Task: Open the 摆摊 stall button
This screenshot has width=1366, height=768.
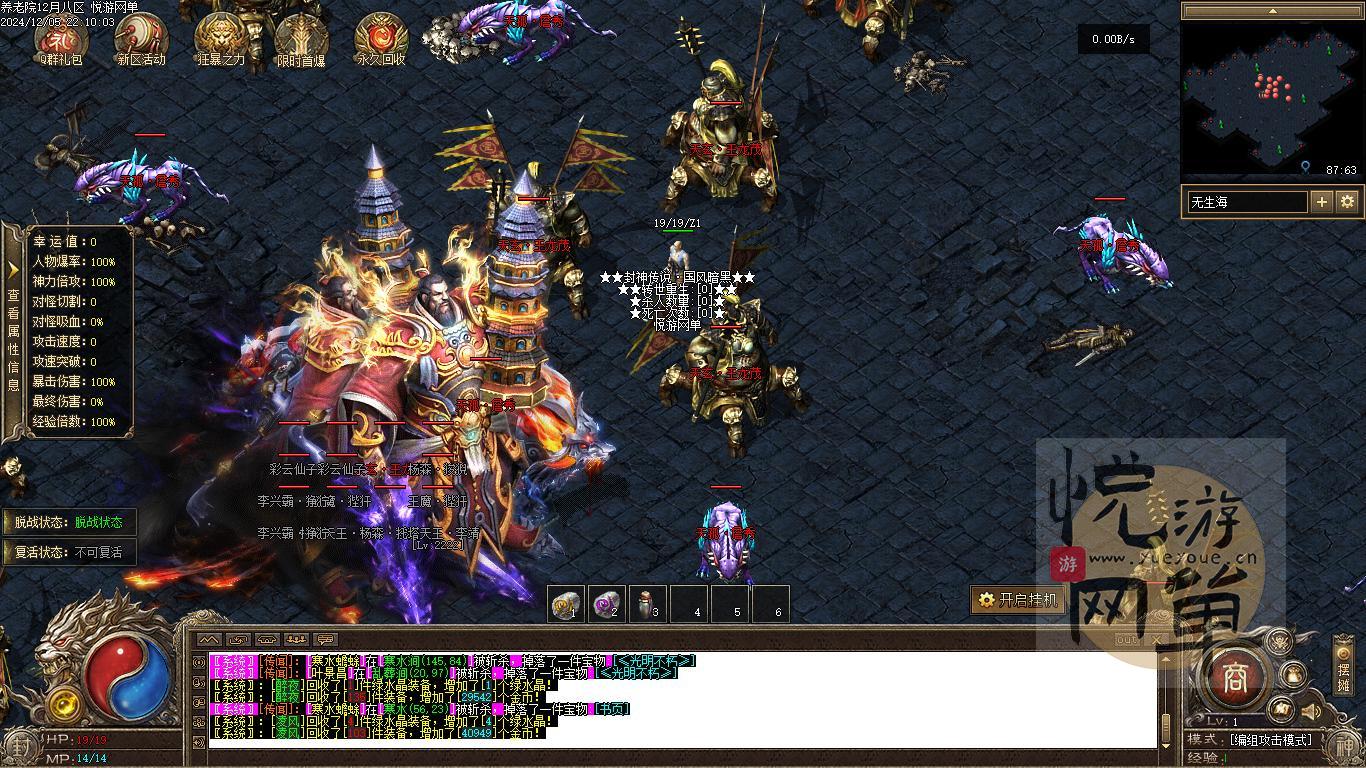Action: coord(1344,668)
